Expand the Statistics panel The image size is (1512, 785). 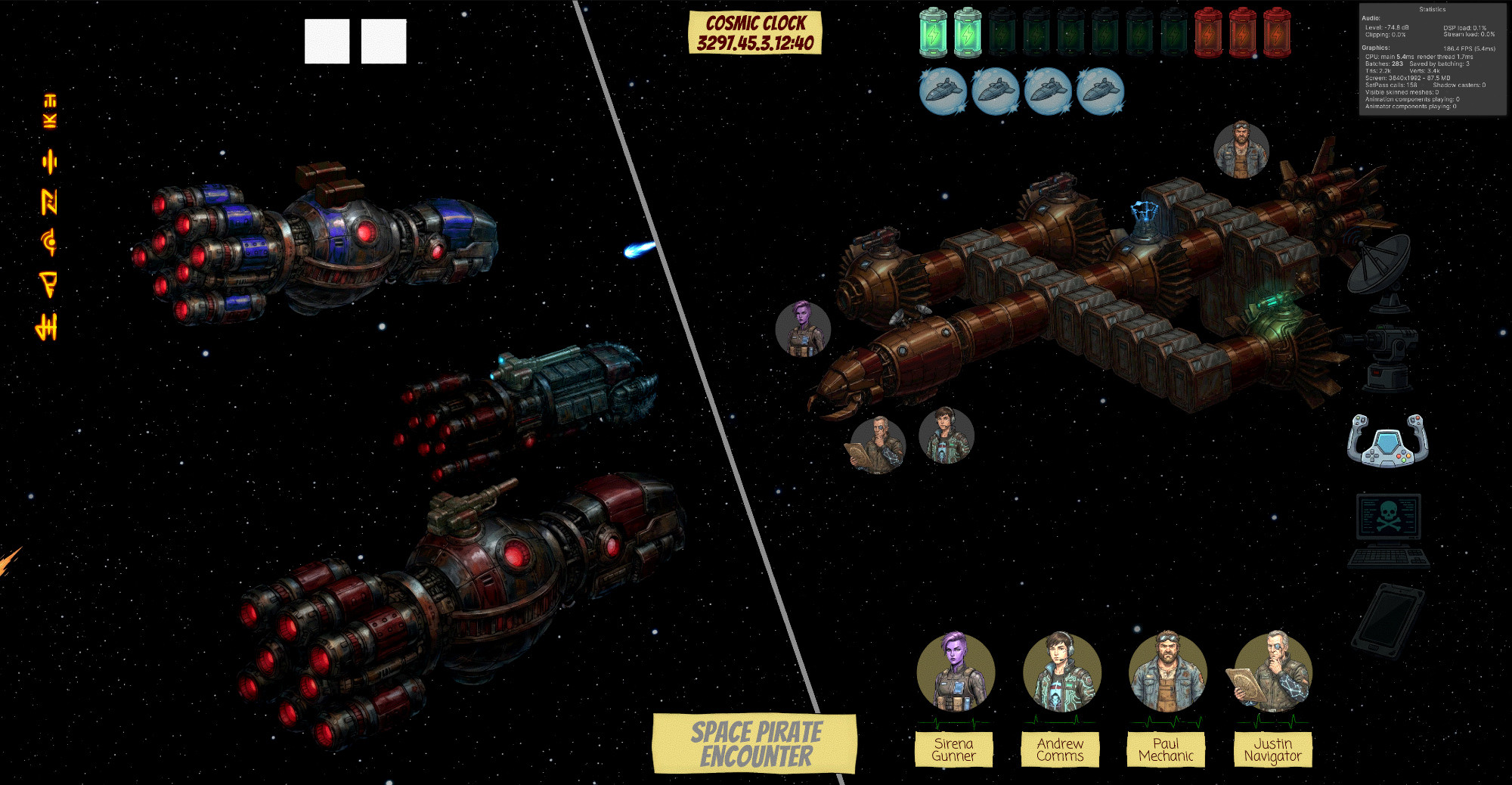1433,10
